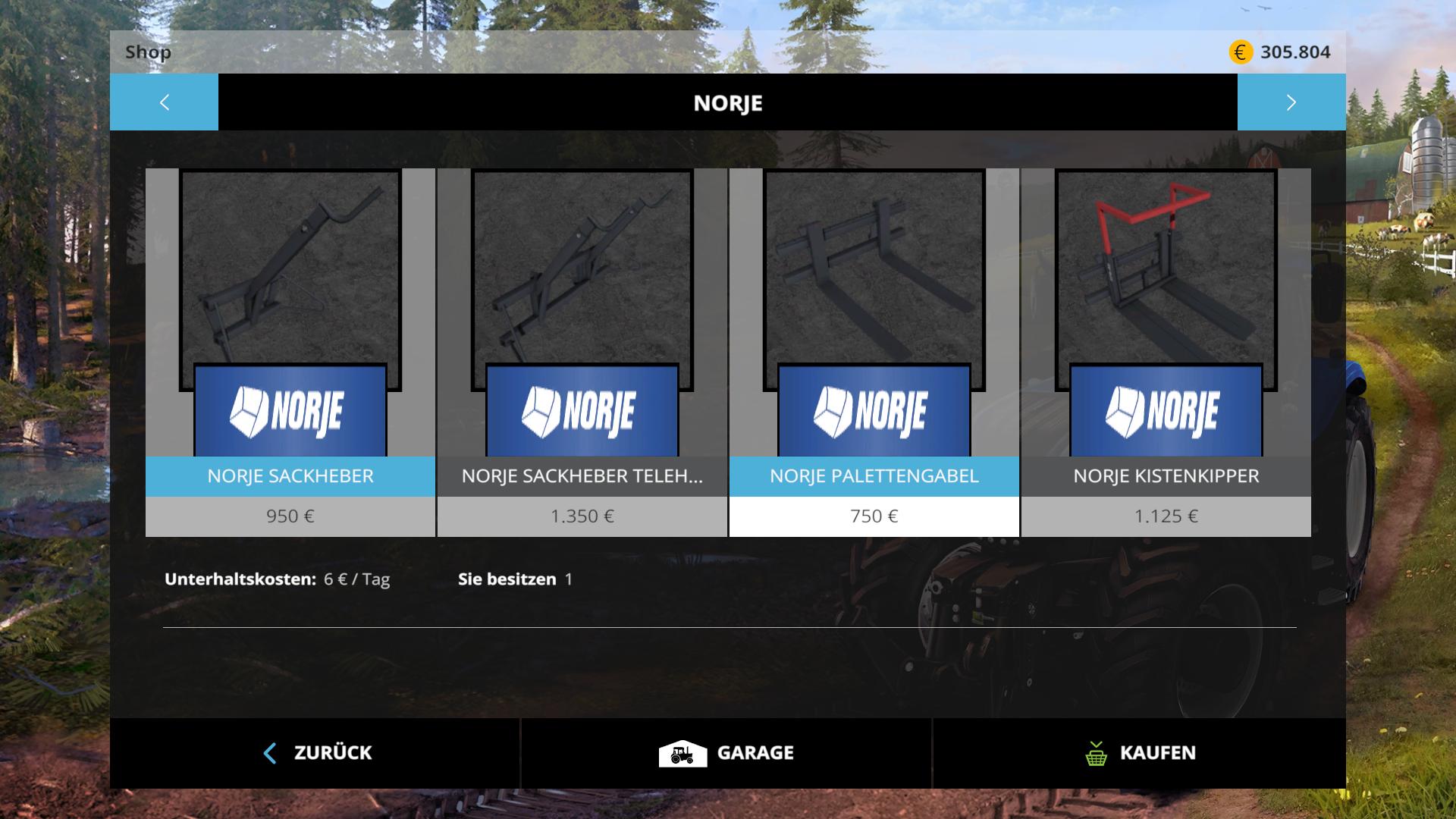The height and width of the screenshot is (819, 1456).
Task: Go to the previous shop brand
Action: point(164,102)
